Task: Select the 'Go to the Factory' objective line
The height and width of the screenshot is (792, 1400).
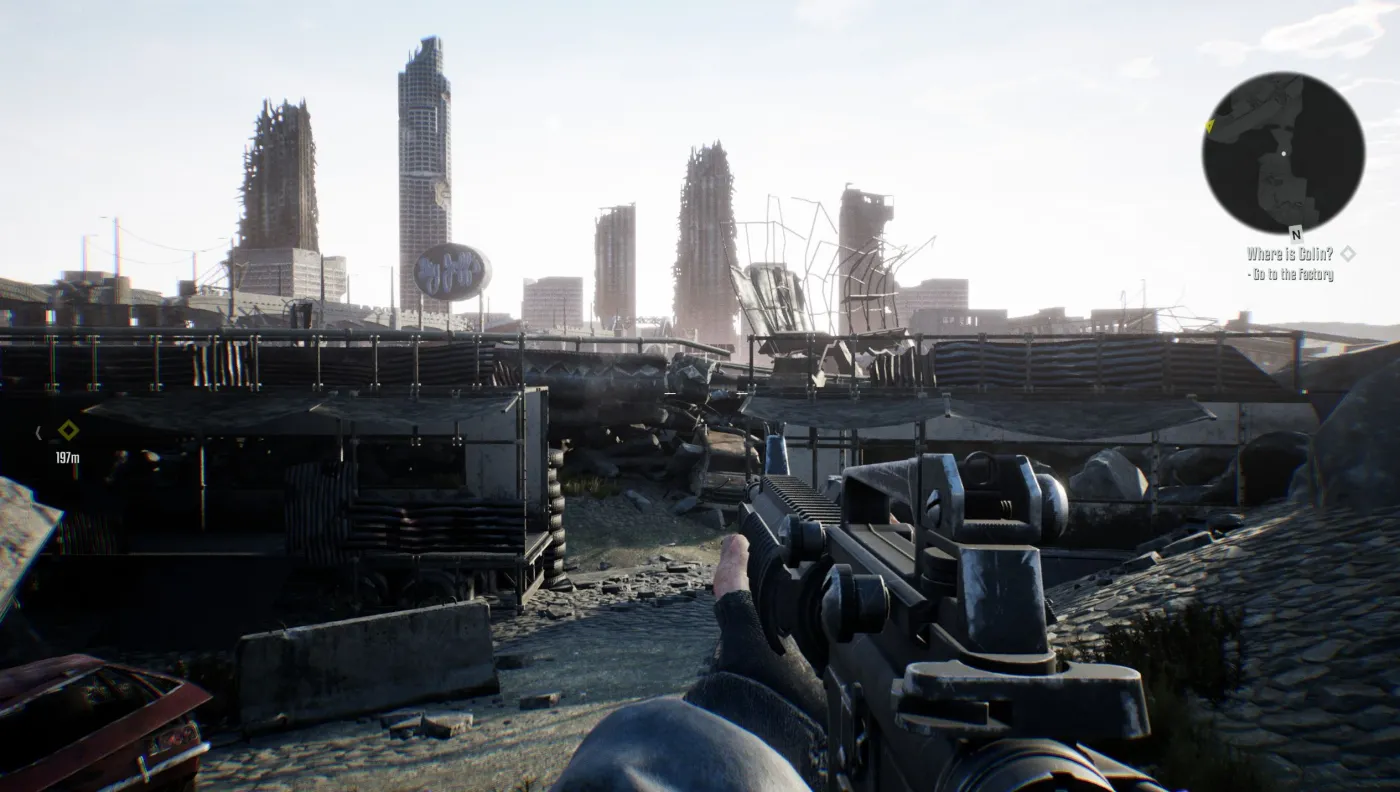Action: [x=1290, y=274]
